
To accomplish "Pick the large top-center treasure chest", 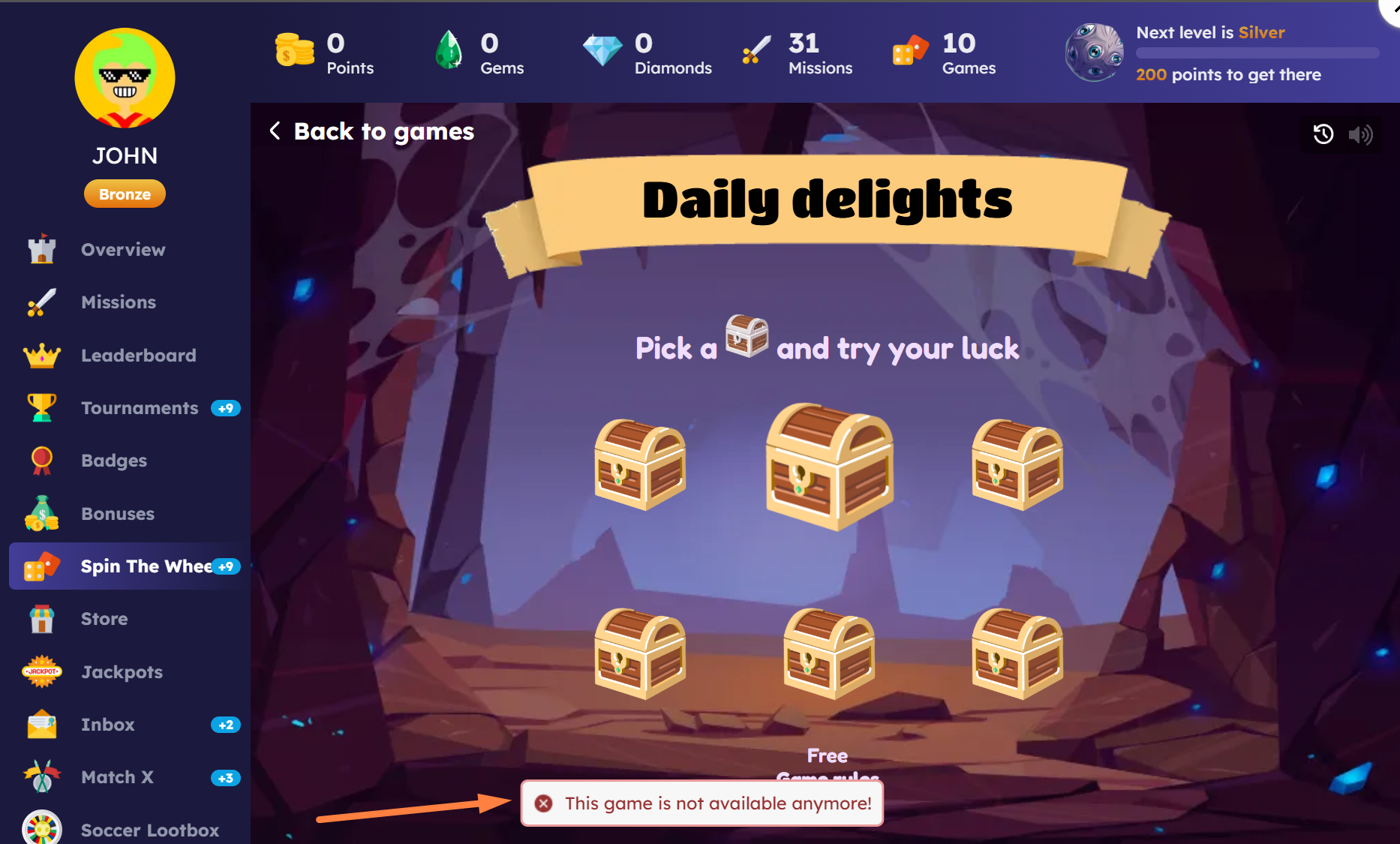I will pyautogui.click(x=829, y=467).
